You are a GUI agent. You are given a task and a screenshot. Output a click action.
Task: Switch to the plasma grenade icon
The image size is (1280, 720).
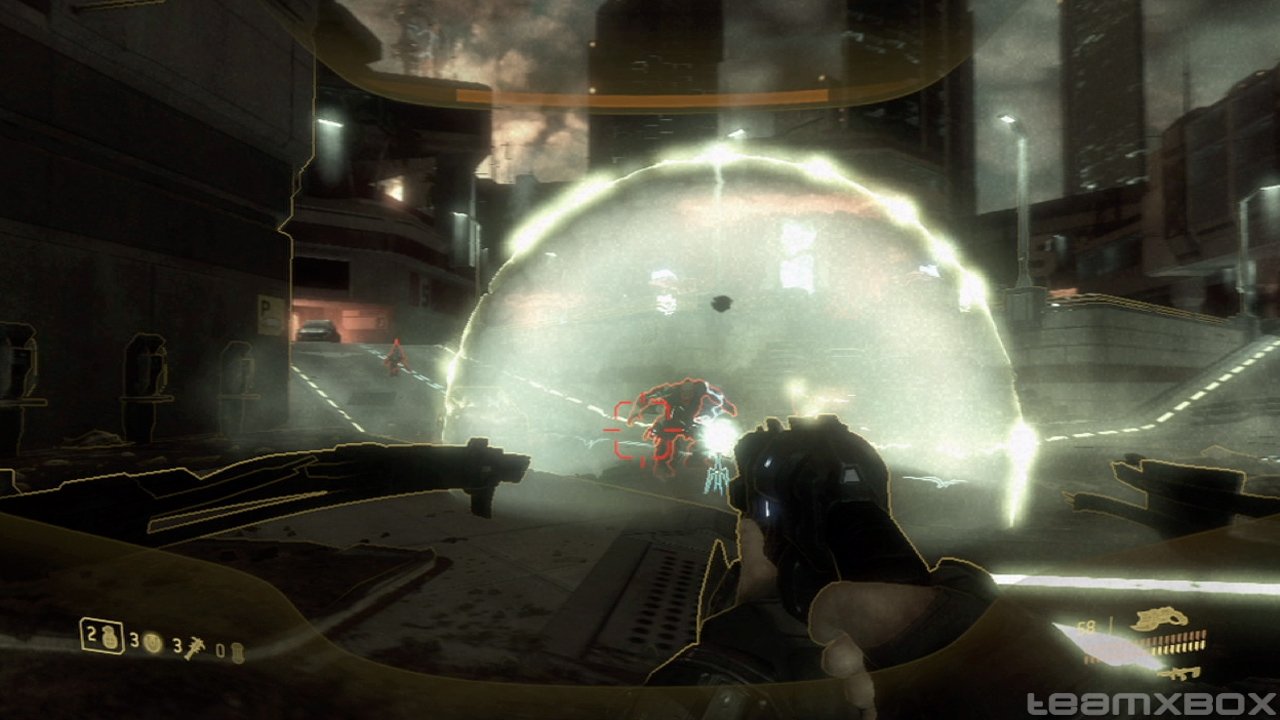152,641
